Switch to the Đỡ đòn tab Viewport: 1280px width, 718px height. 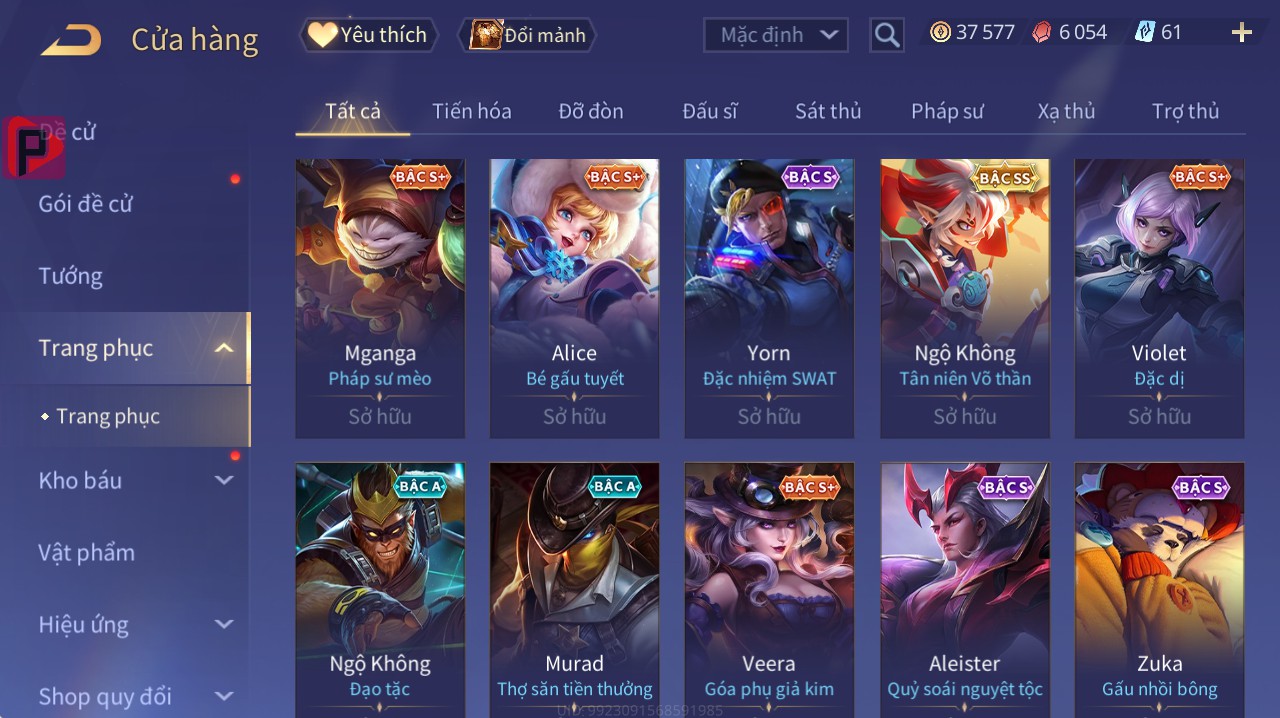(590, 111)
